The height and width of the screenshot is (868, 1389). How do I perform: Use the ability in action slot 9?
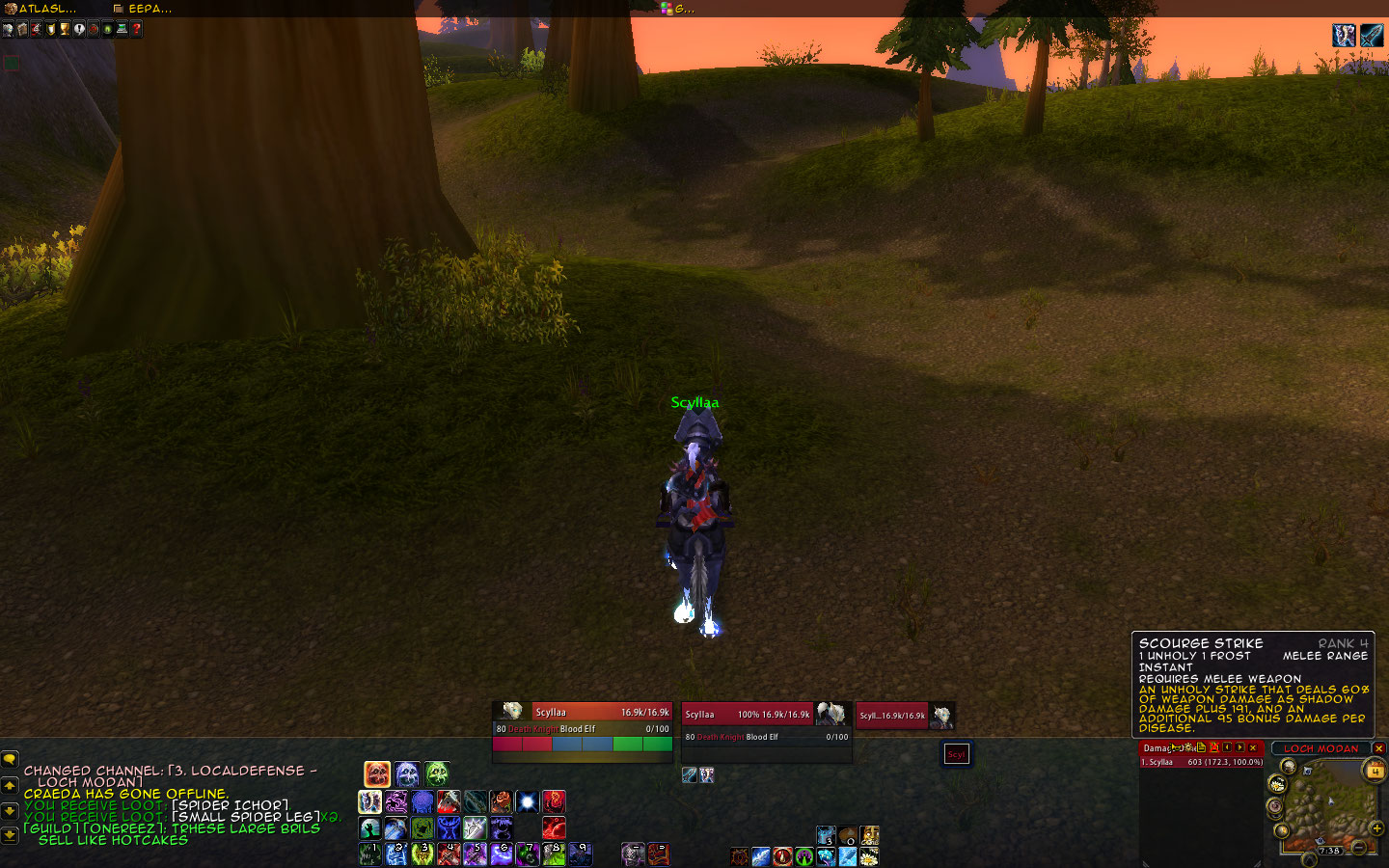click(579, 854)
